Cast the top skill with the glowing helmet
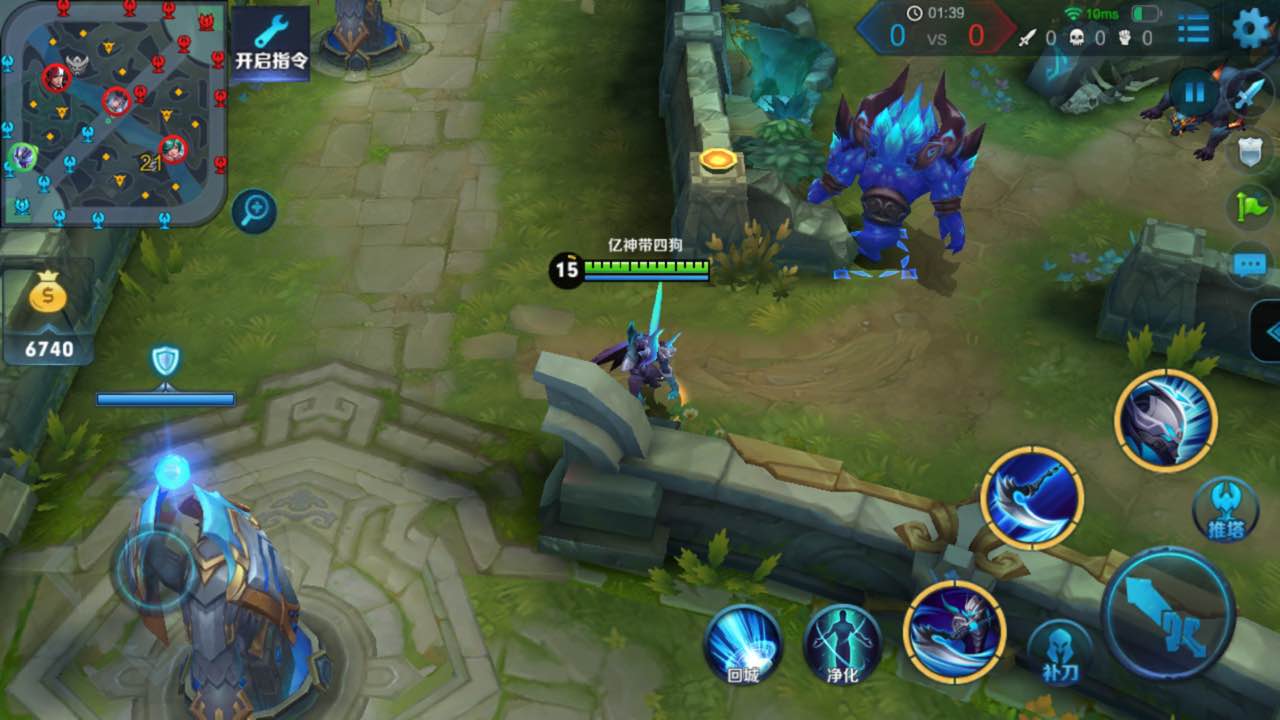The height and width of the screenshot is (720, 1280). pos(1166,420)
